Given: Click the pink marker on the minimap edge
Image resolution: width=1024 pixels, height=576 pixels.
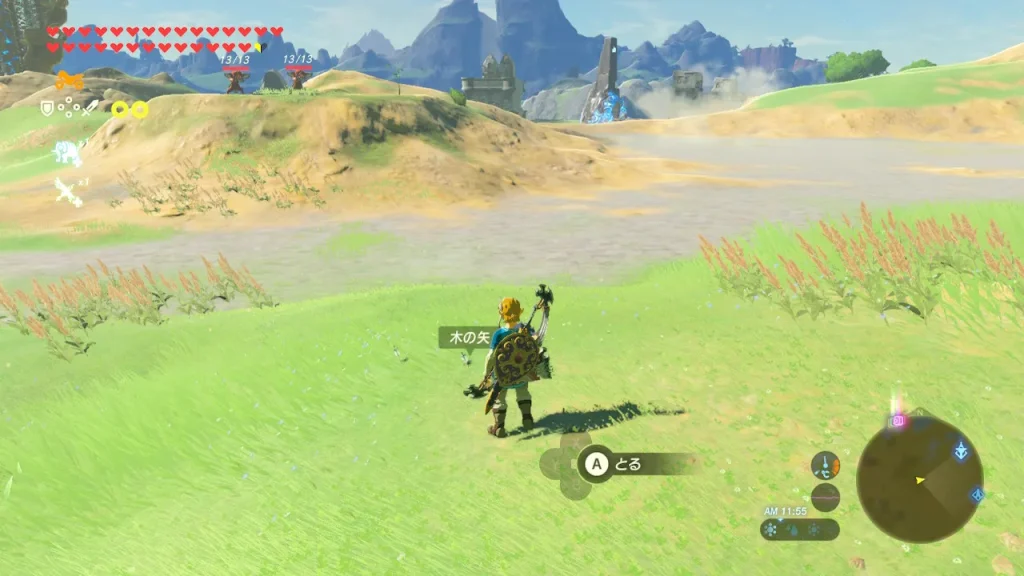Looking at the screenshot, I should point(898,422).
